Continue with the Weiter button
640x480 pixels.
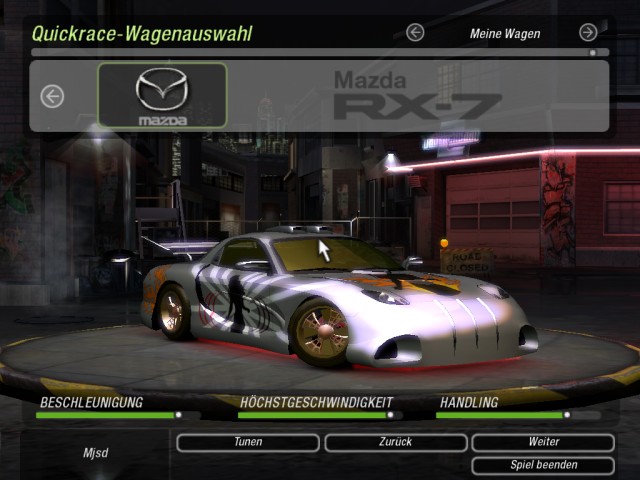click(x=543, y=442)
